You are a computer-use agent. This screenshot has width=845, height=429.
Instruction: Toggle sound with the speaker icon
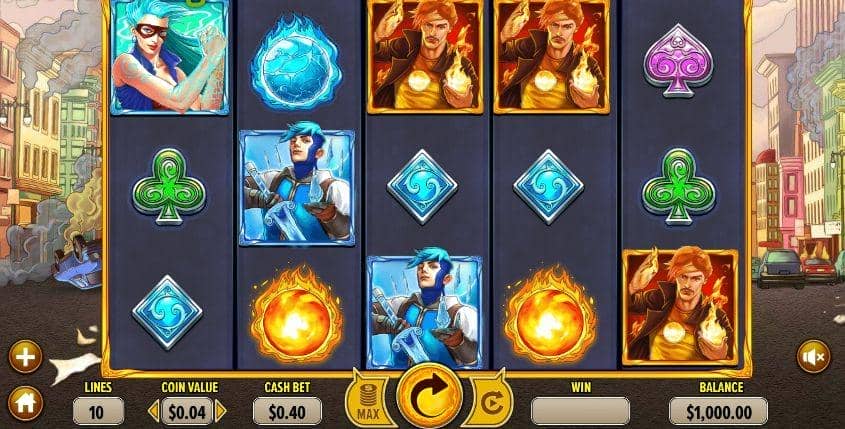812,356
